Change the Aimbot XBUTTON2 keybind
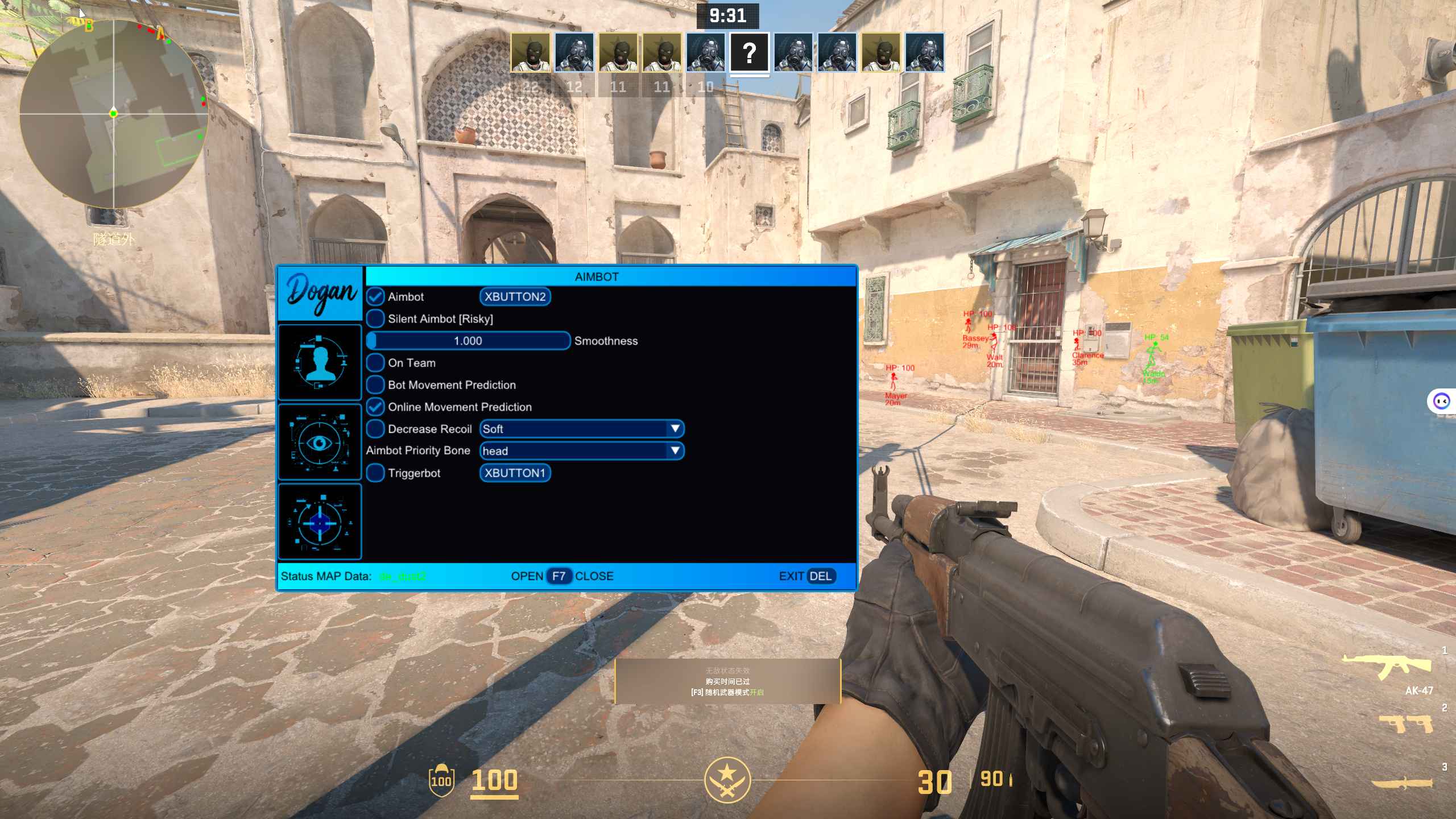This screenshot has width=1456, height=819. point(515,296)
